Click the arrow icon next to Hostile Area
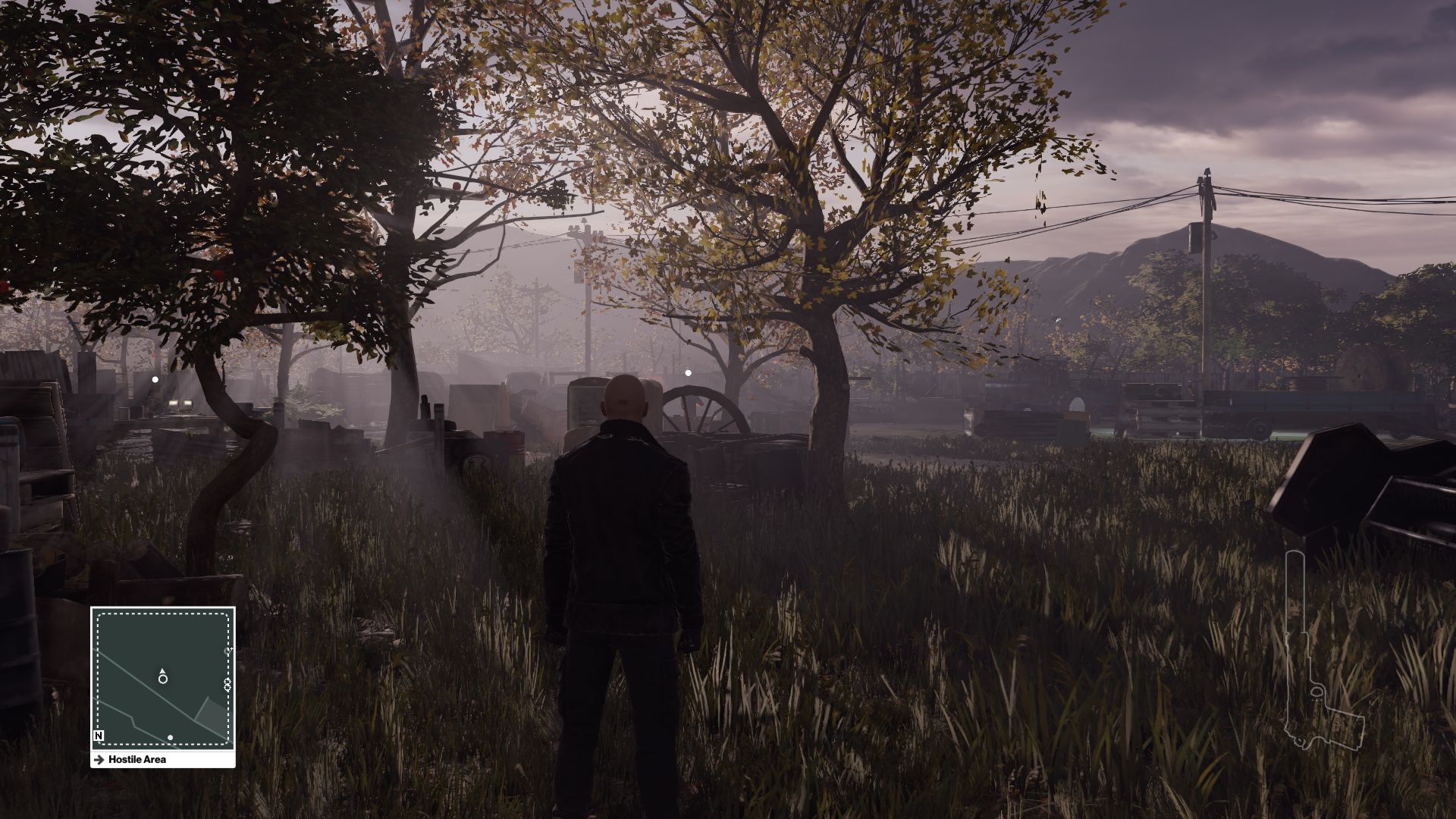 tap(99, 759)
